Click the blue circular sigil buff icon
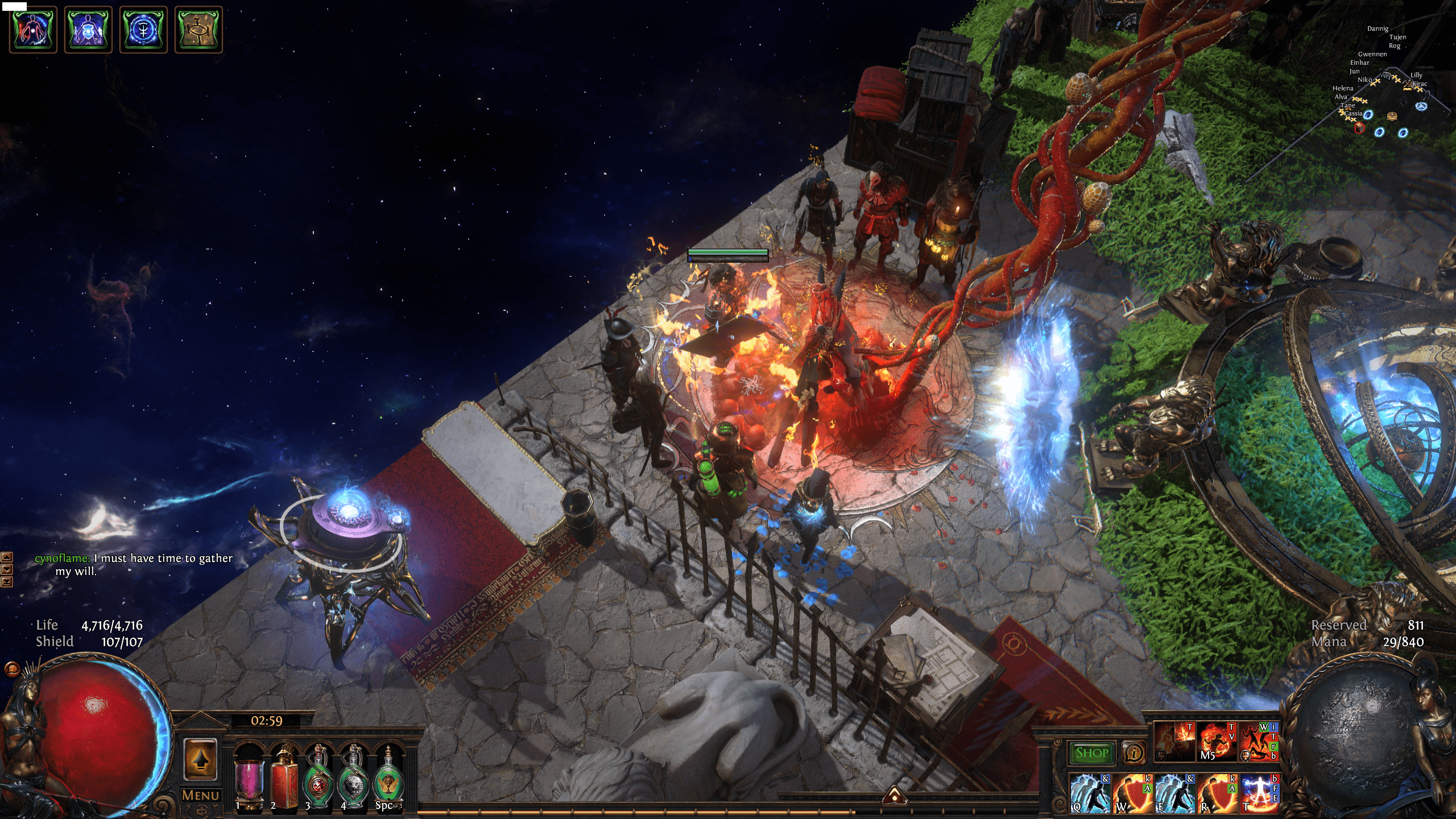This screenshot has width=1456, height=819. 143,30
